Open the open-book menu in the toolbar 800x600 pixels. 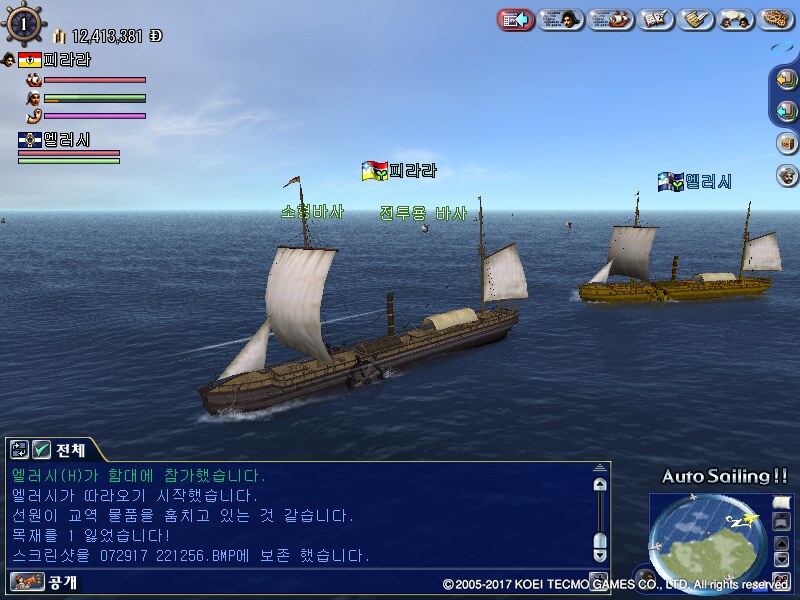(653, 19)
